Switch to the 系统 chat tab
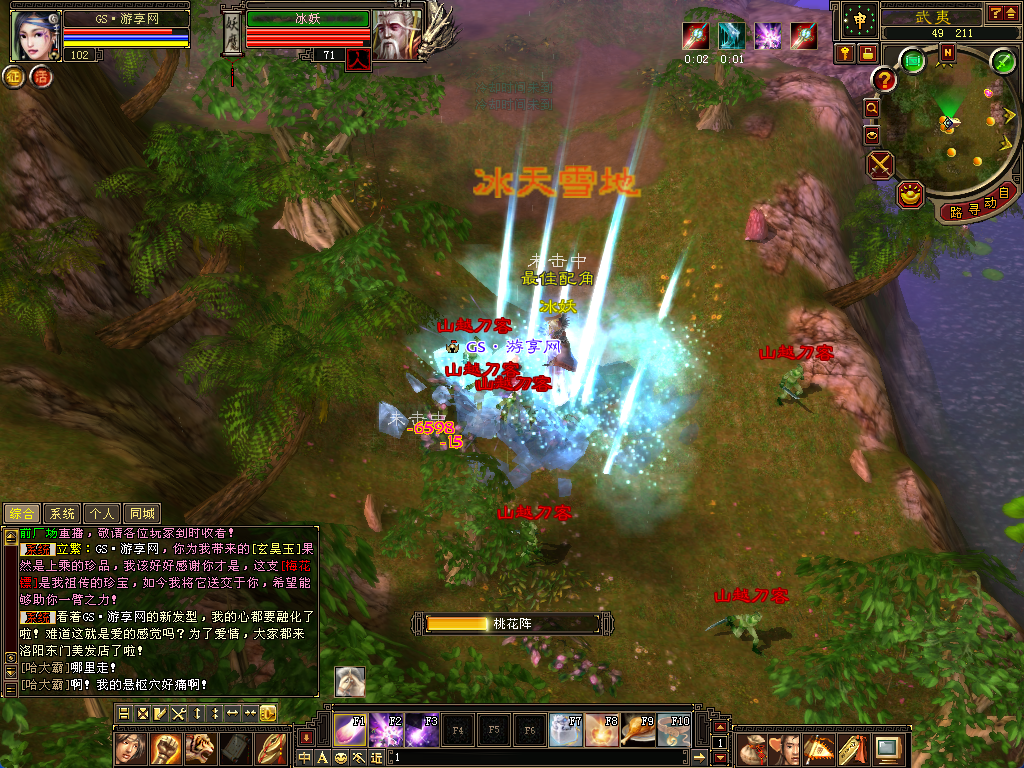The image size is (1024, 768). pyautogui.click(x=63, y=513)
